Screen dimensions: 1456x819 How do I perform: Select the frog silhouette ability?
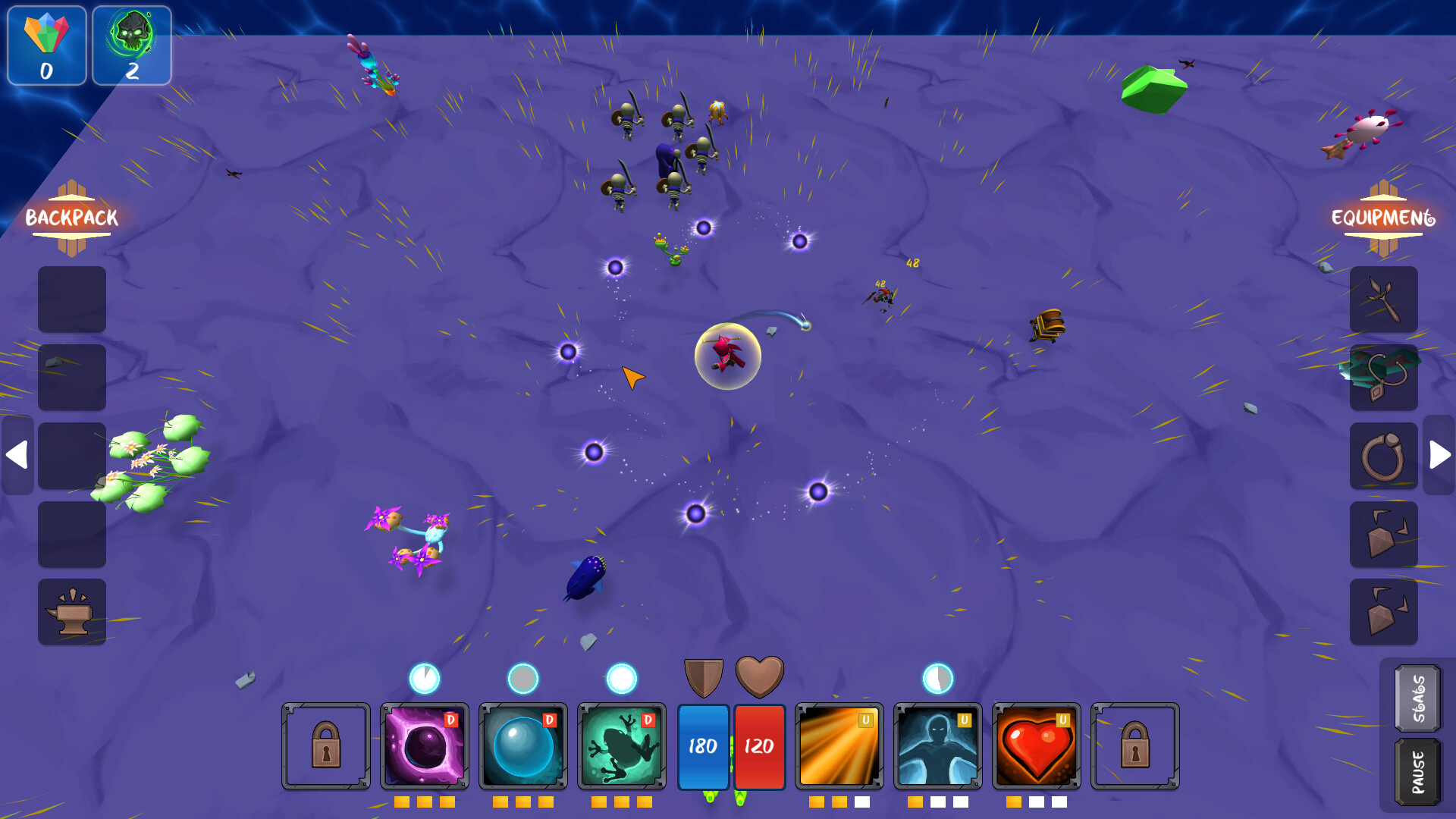click(622, 747)
